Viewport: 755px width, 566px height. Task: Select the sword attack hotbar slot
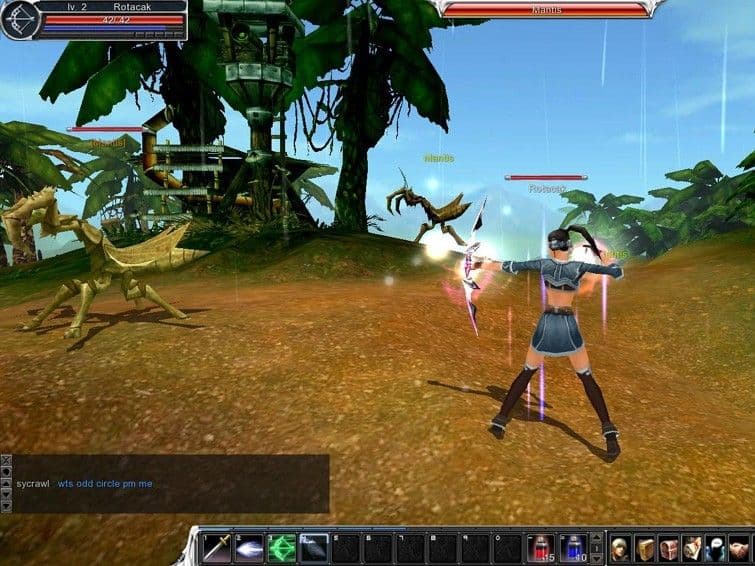(217, 547)
